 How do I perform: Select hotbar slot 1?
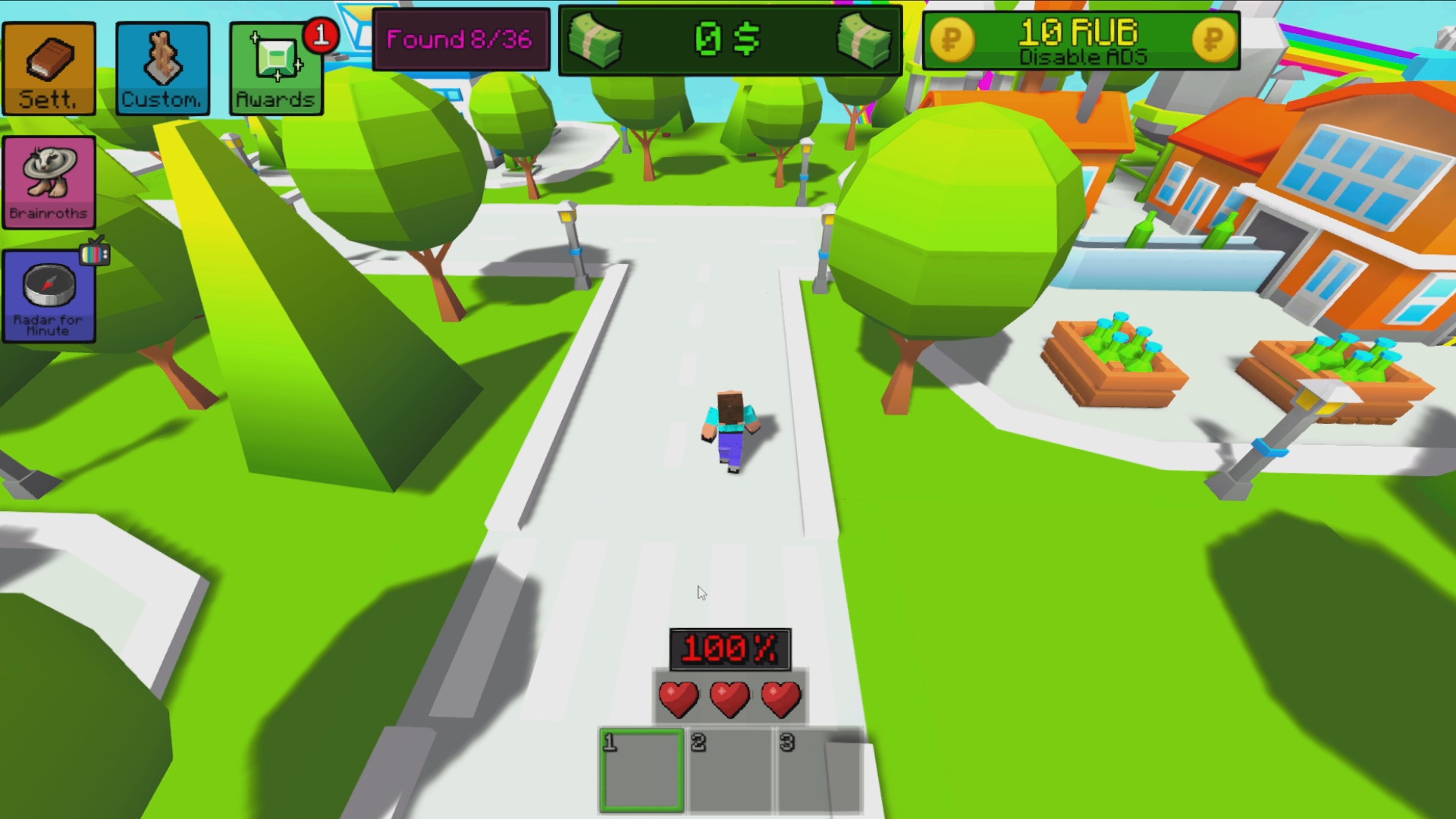[641, 770]
